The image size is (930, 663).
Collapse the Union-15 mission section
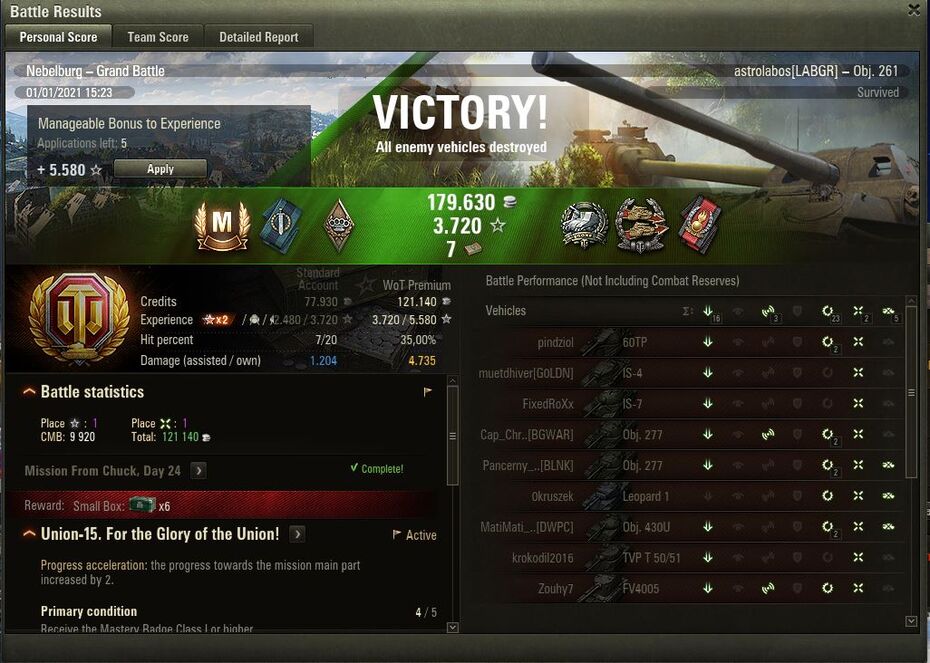pyautogui.click(x=29, y=534)
